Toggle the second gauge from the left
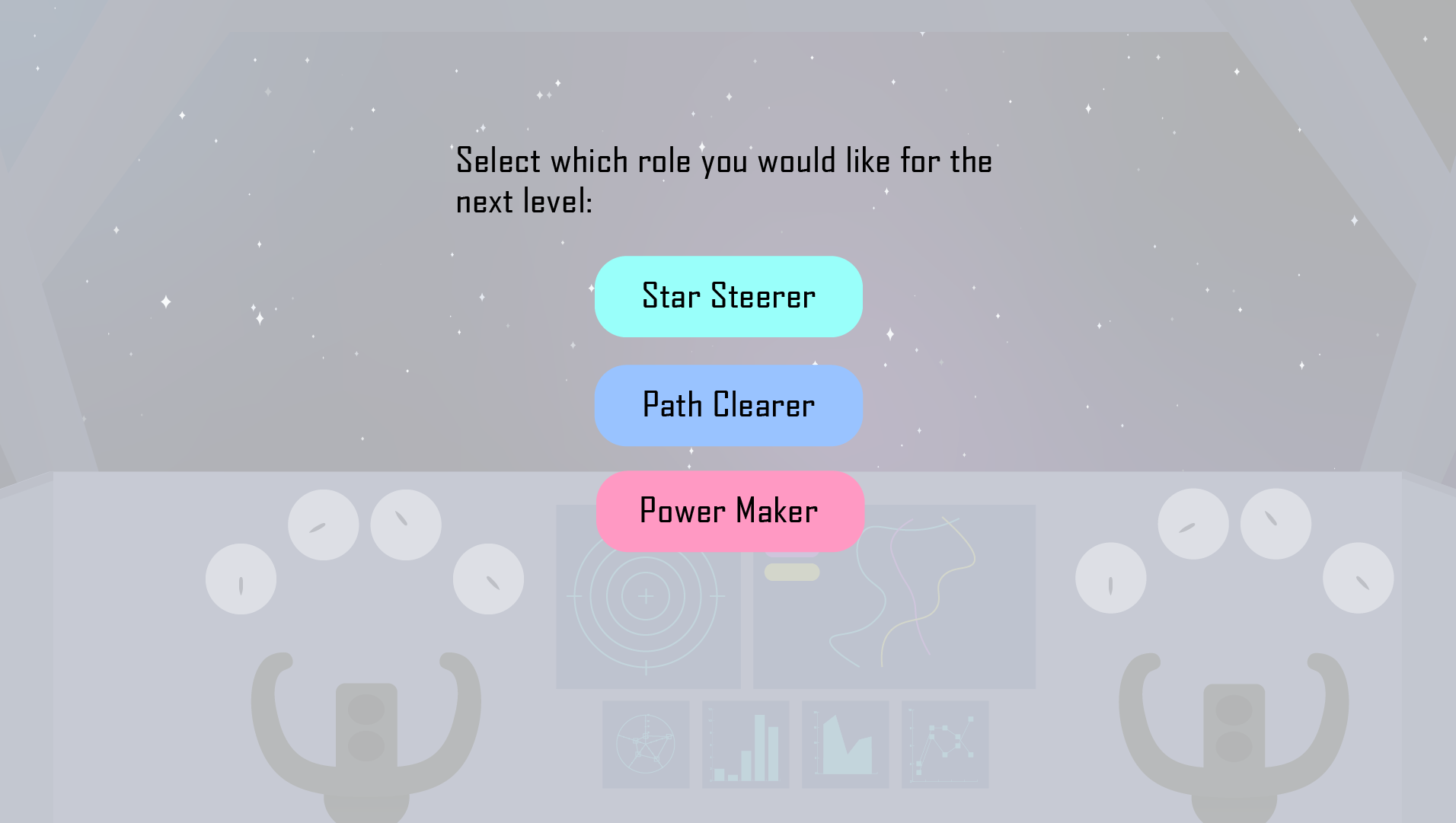Viewport: 1456px width, 823px height. coord(323,525)
